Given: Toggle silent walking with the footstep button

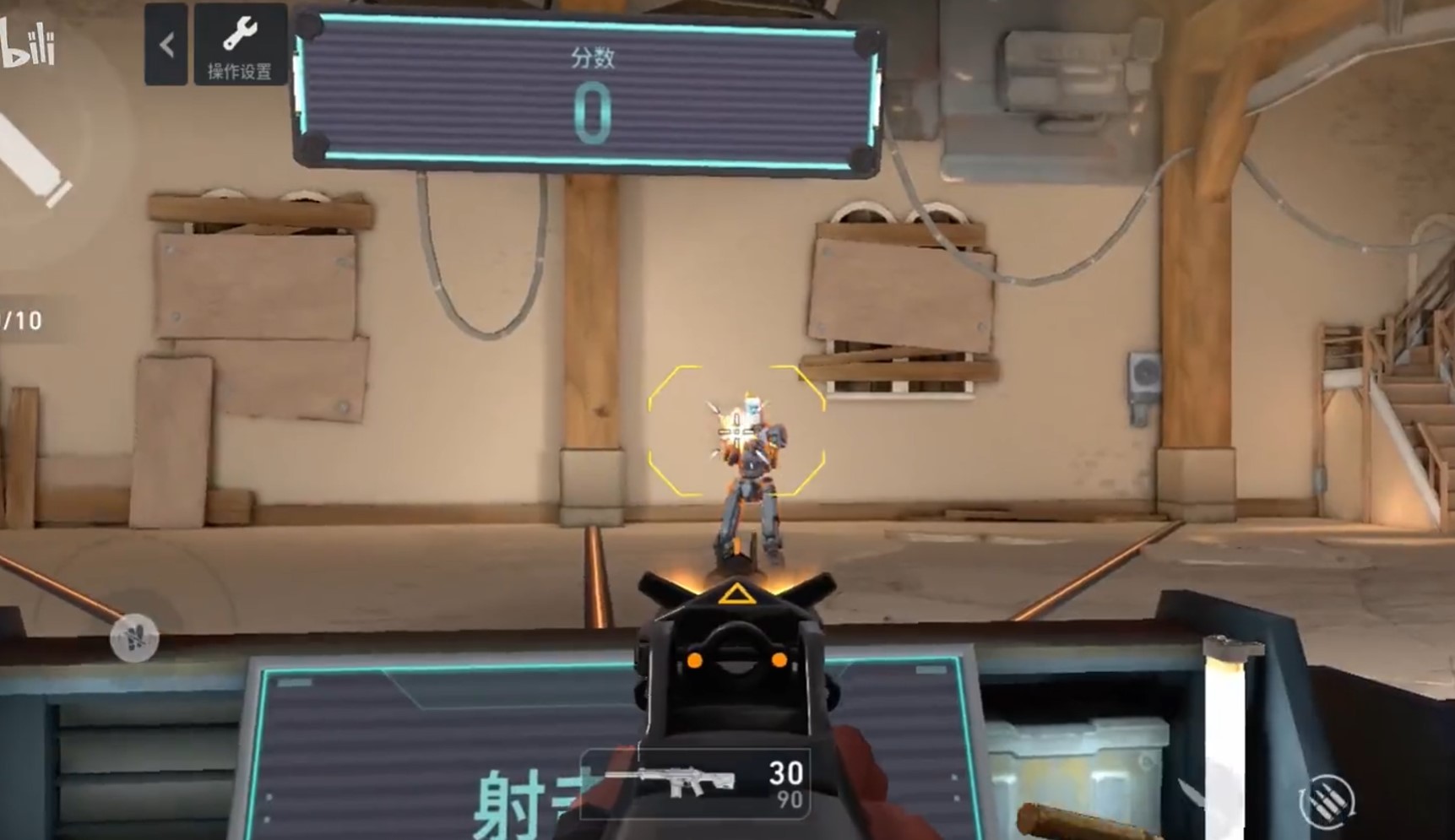Looking at the screenshot, I should (135, 639).
